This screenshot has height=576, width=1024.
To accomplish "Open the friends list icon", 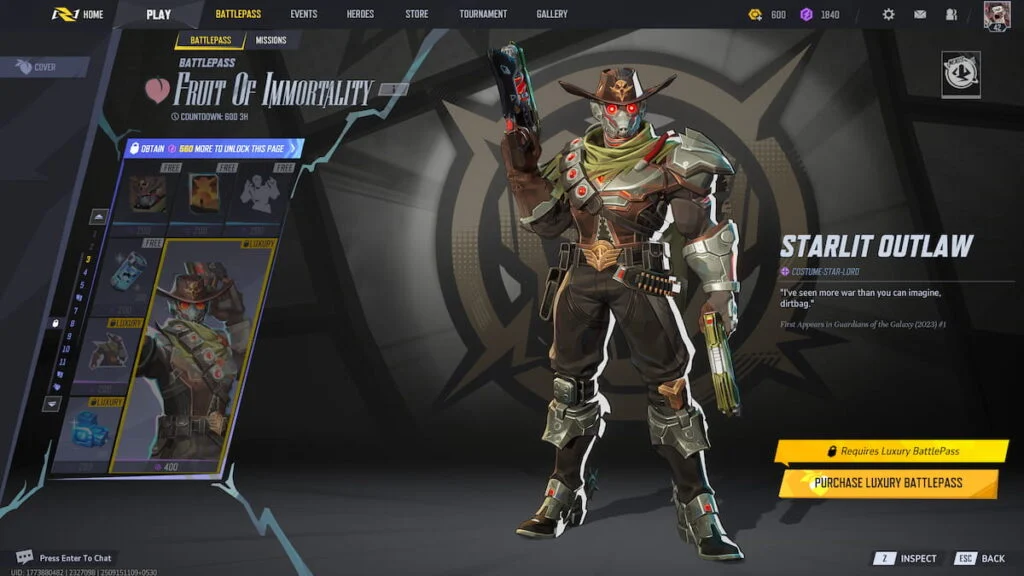I will click(x=950, y=15).
